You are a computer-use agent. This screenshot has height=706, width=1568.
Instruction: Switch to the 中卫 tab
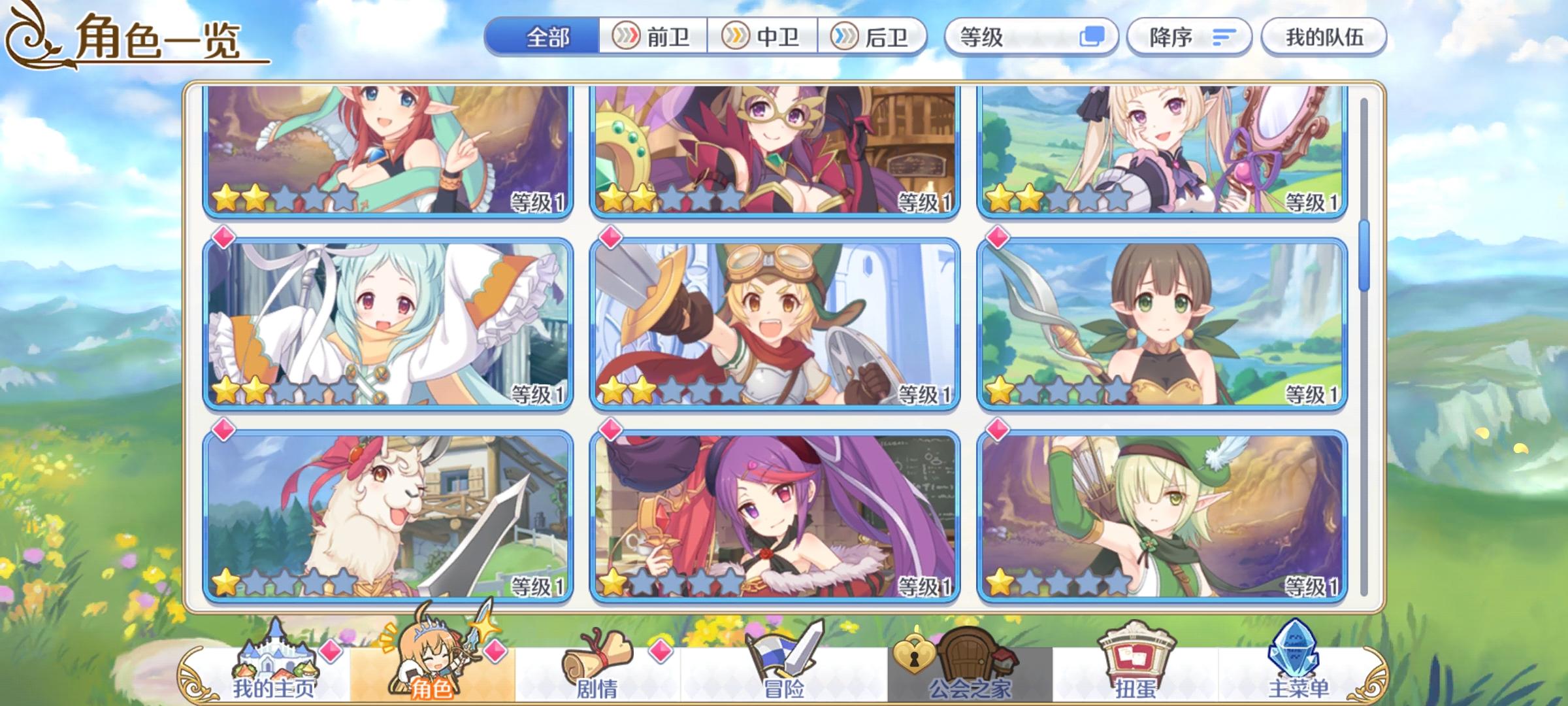coord(763,37)
